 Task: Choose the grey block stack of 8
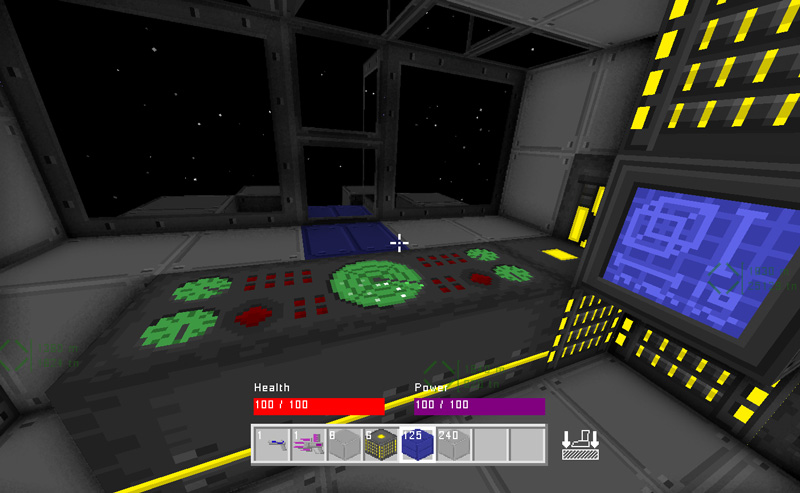(x=344, y=444)
